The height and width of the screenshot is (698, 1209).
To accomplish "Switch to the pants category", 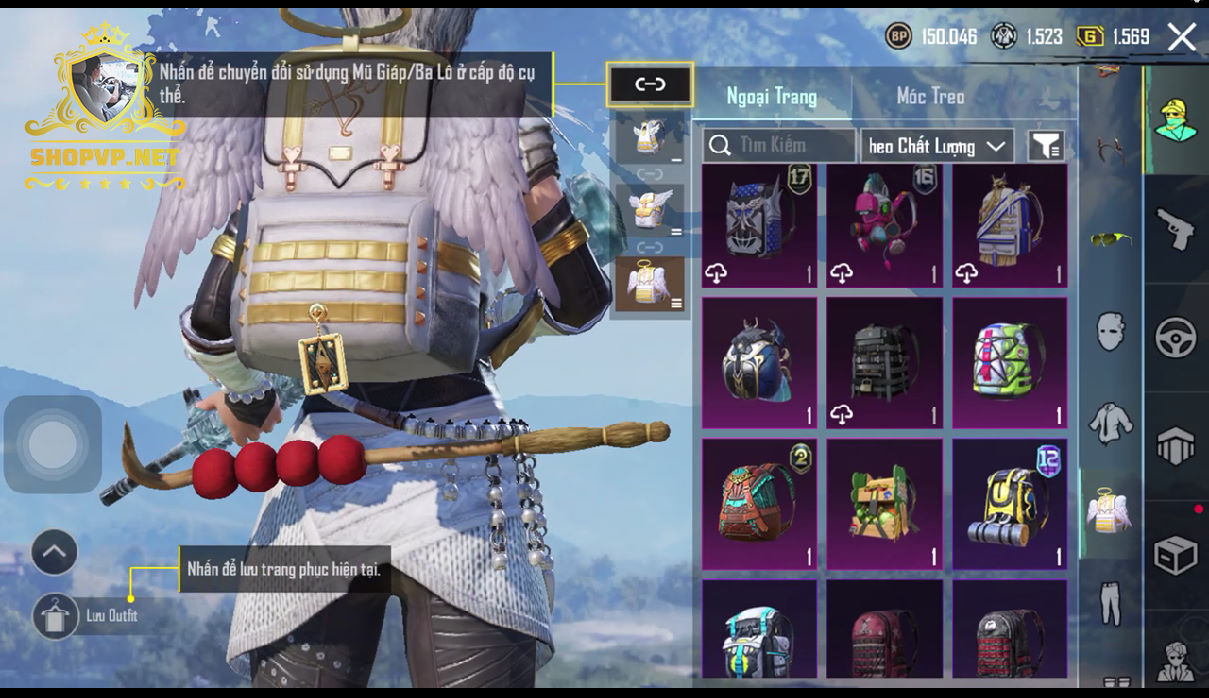I will click(1110, 602).
